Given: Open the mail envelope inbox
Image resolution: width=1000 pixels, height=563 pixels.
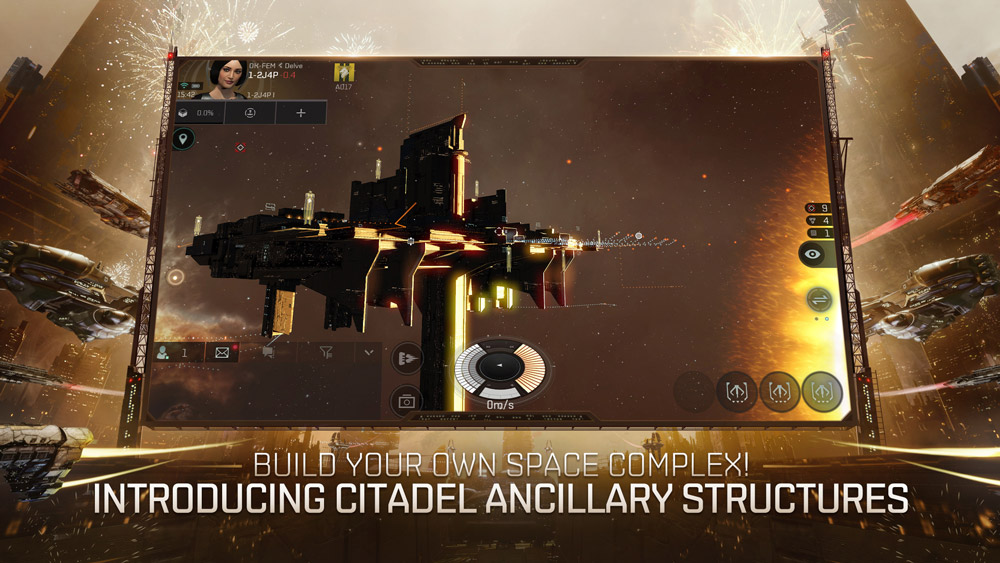Looking at the screenshot, I should 222,352.
